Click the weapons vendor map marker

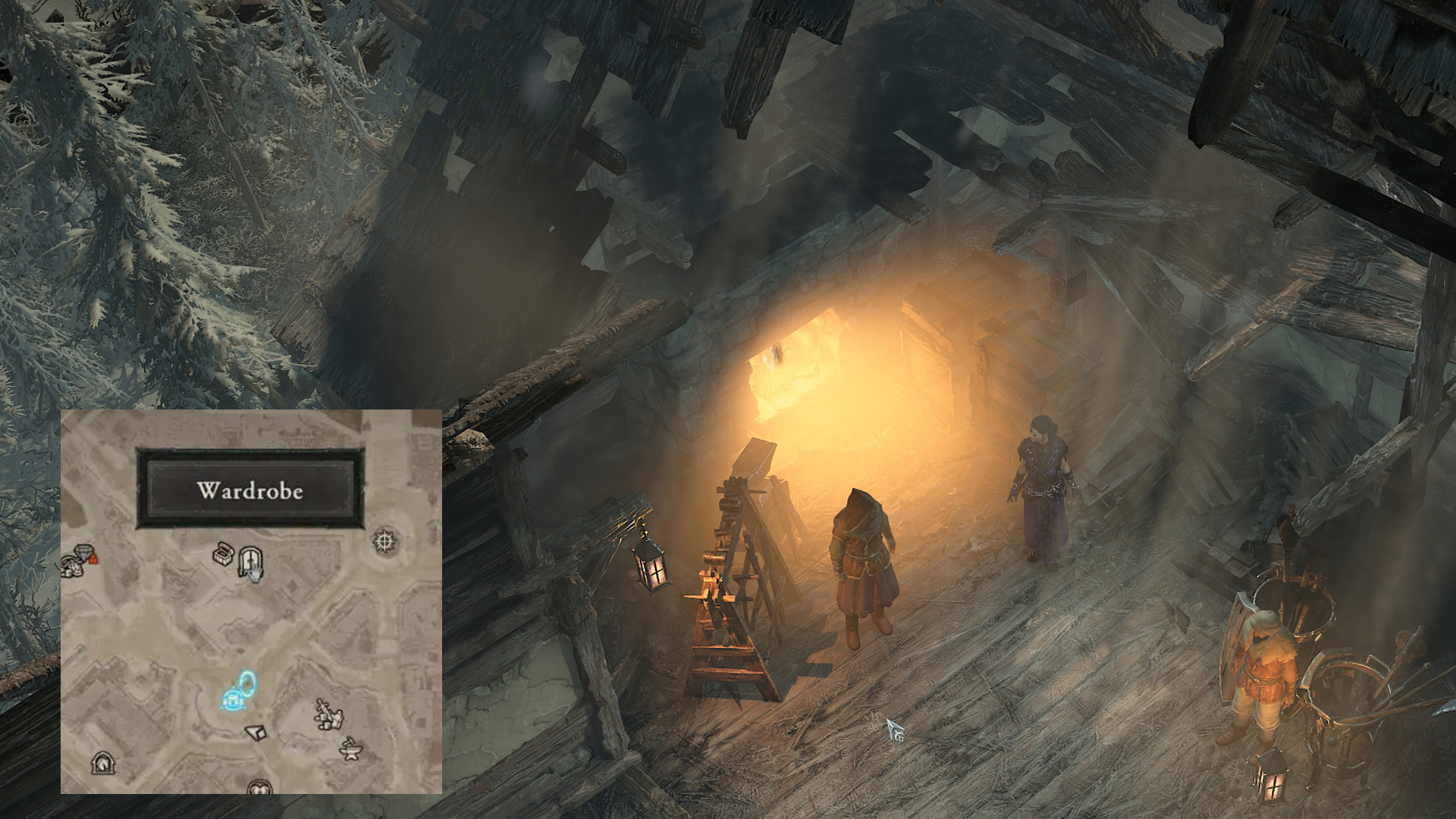[x=329, y=715]
